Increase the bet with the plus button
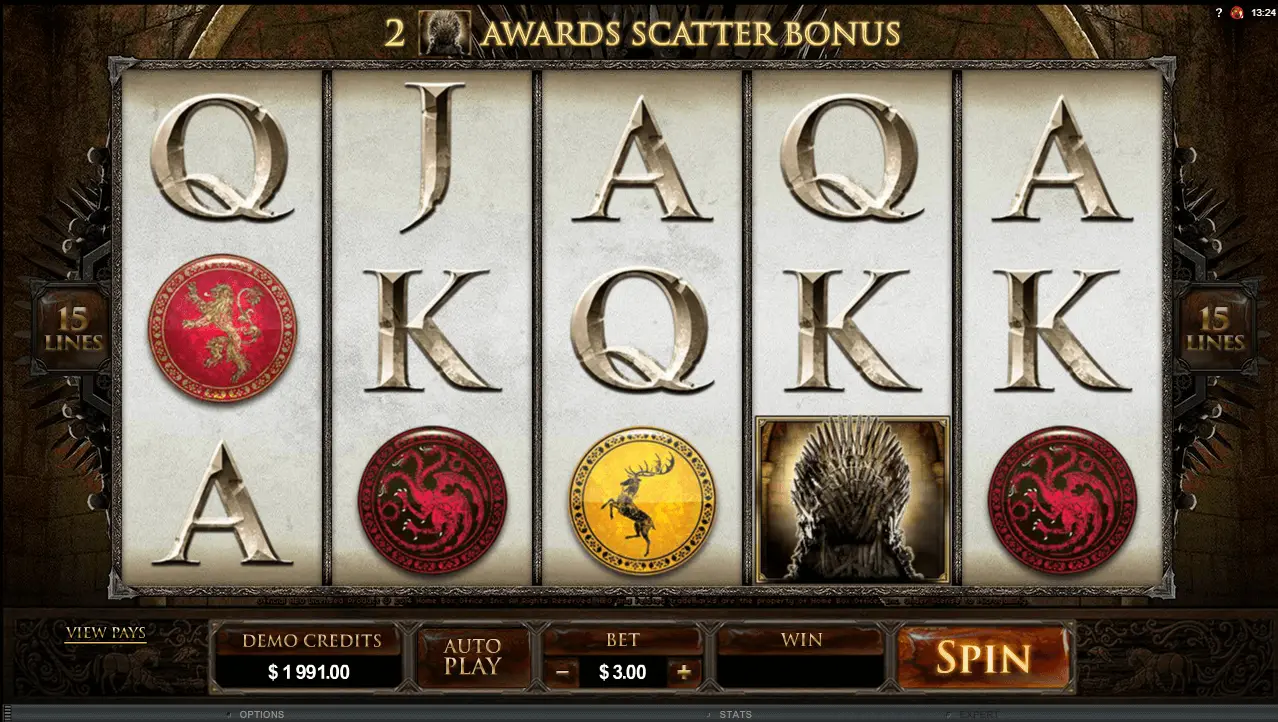The height and width of the screenshot is (722, 1278). (x=684, y=672)
